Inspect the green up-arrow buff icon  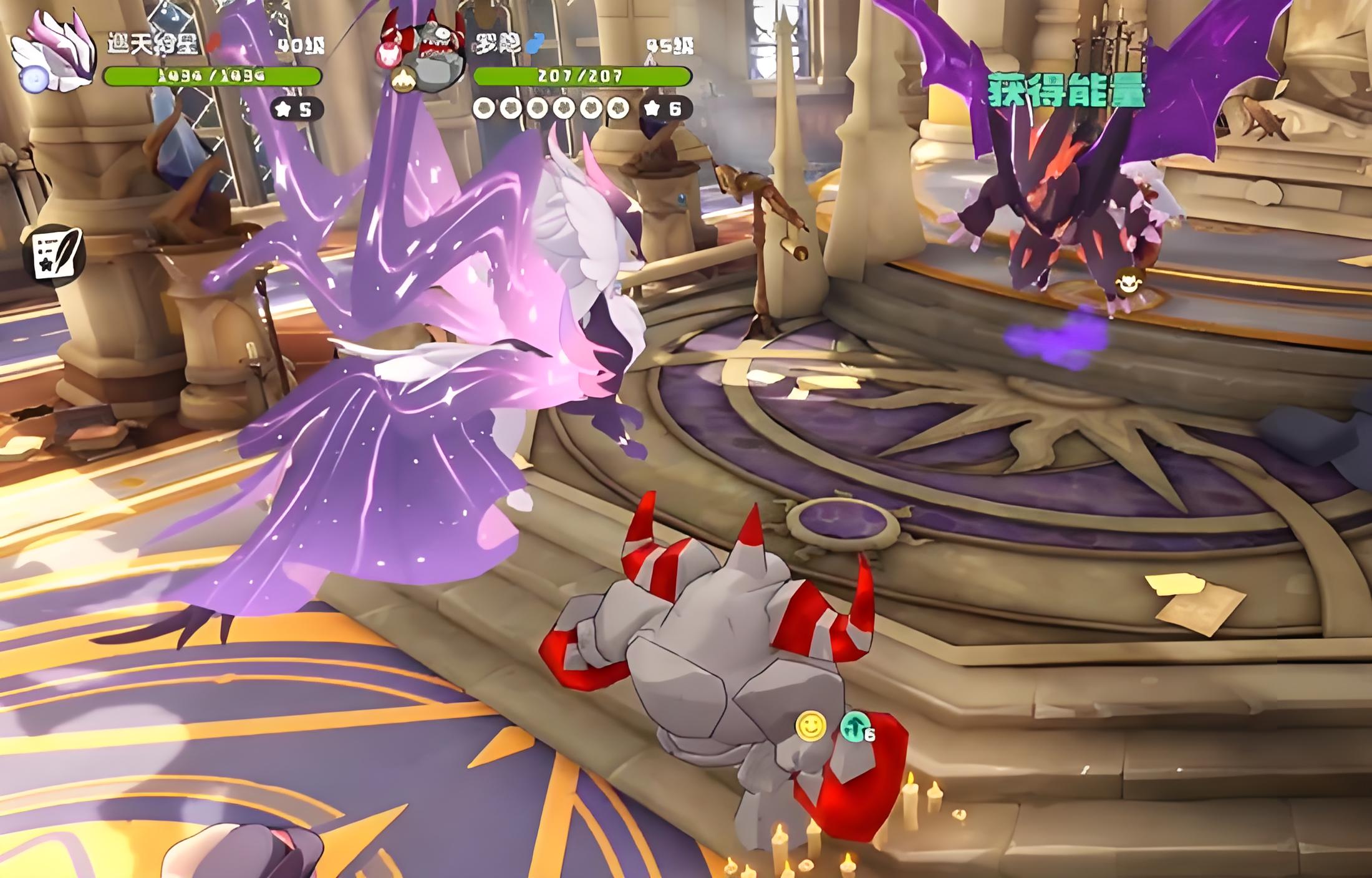(856, 727)
